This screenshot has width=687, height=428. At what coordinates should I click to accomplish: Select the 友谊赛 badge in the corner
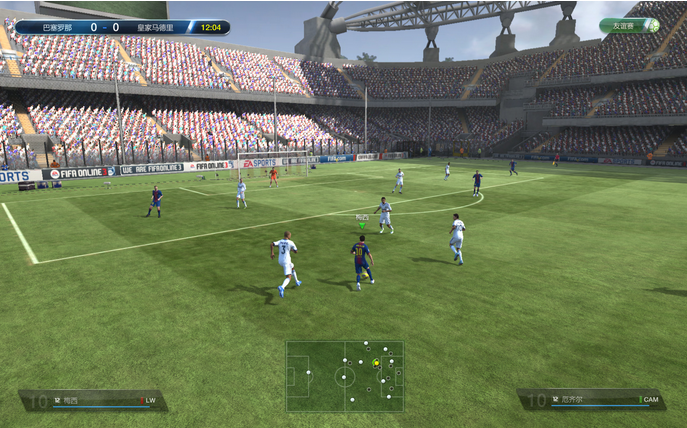point(629,26)
